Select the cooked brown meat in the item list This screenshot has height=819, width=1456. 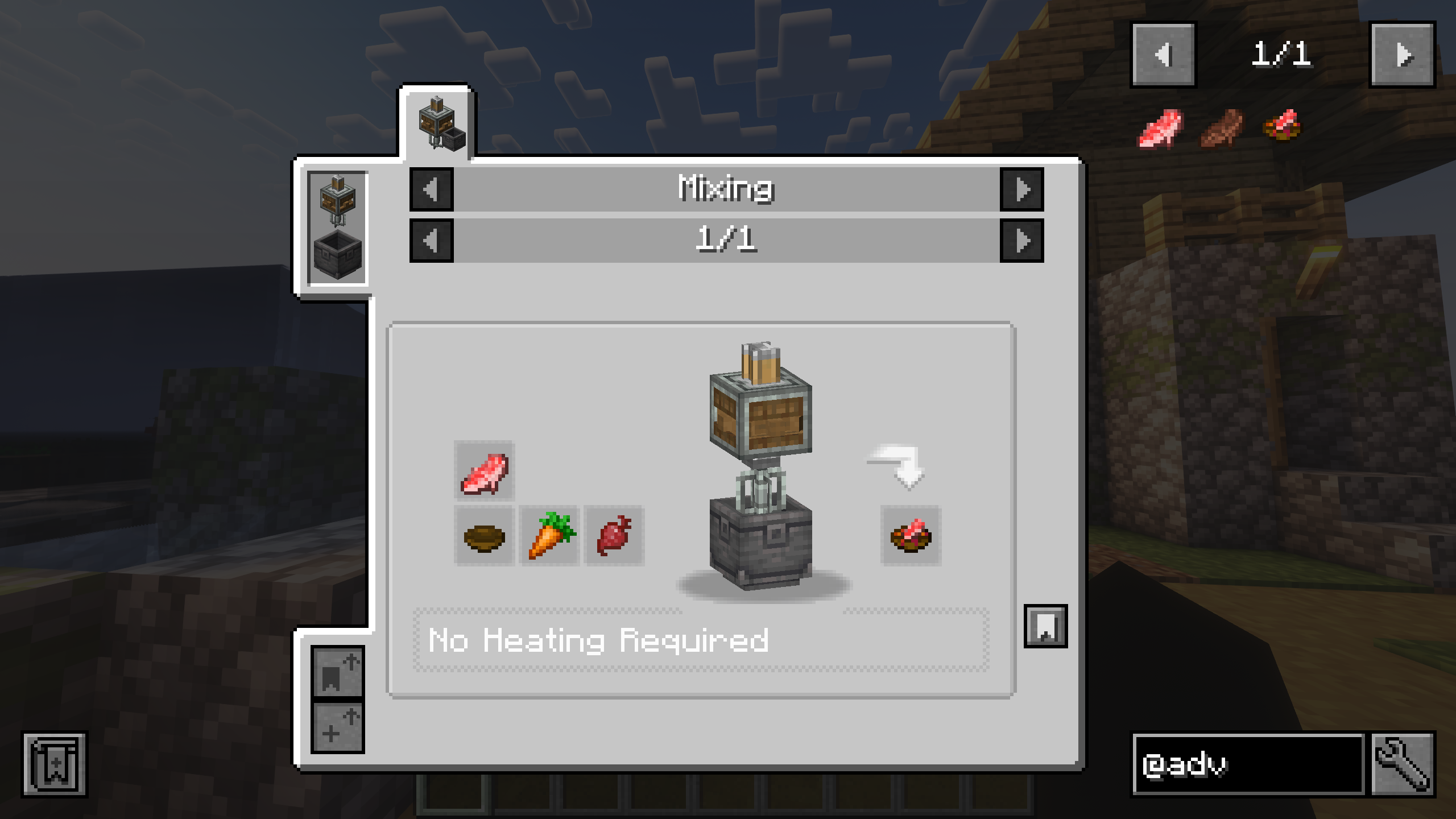click(x=1222, y=129)
